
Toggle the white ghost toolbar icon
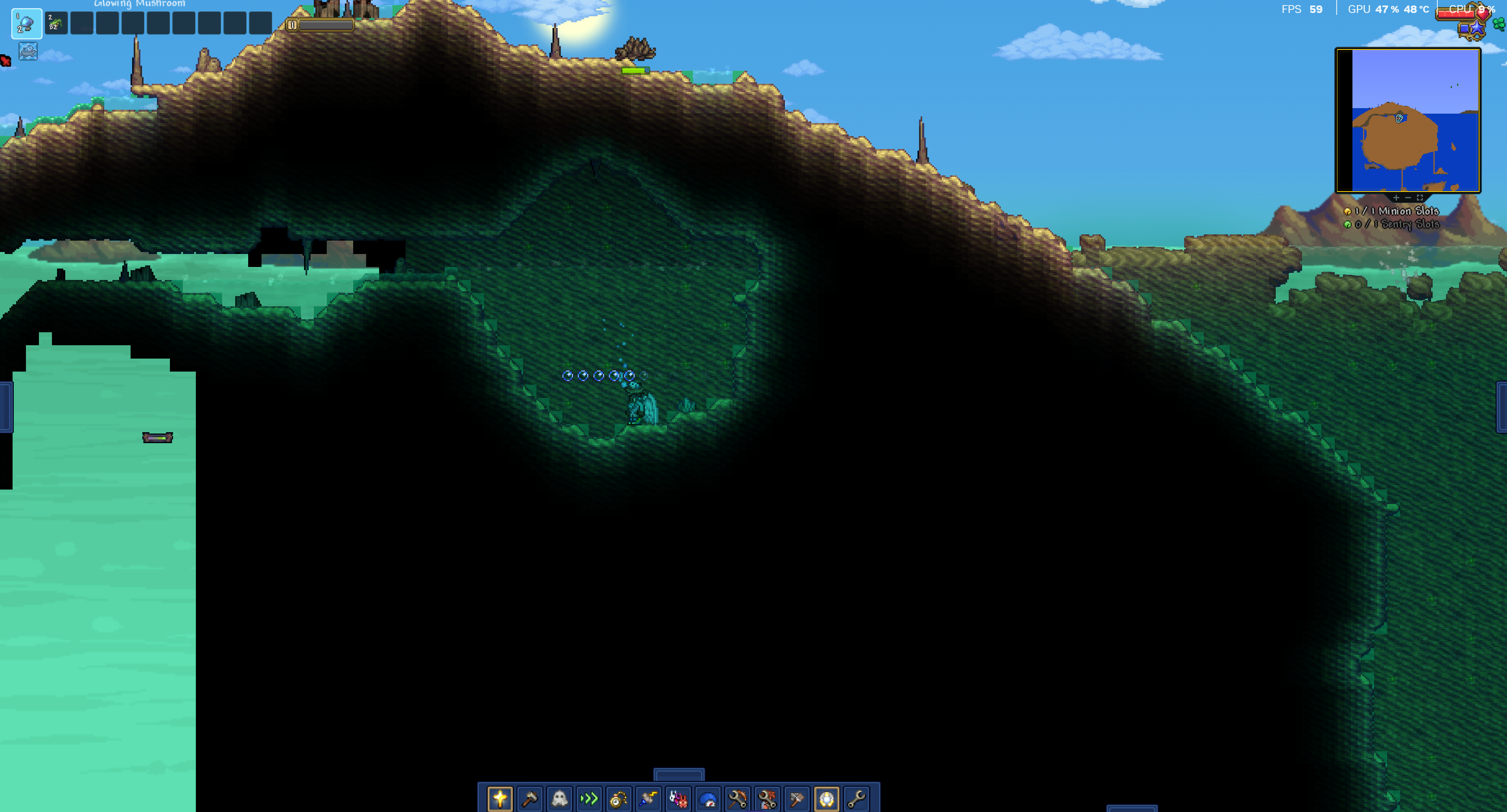559,799
